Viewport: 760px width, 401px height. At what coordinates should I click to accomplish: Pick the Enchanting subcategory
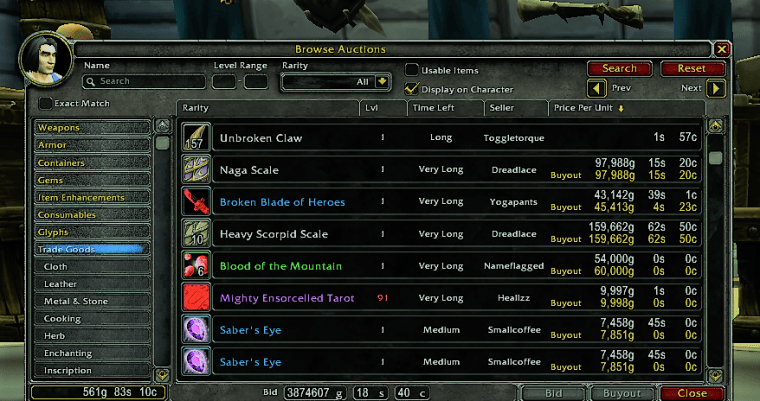tap(92, 353)
